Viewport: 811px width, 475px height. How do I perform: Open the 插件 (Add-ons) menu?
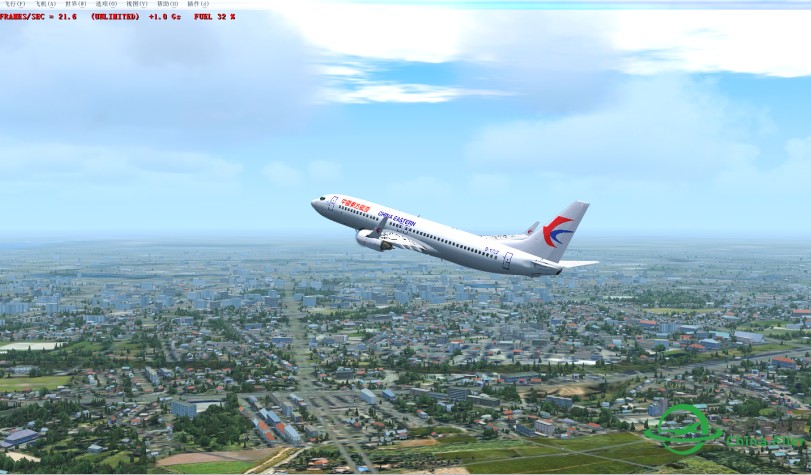tap(198, 4)
